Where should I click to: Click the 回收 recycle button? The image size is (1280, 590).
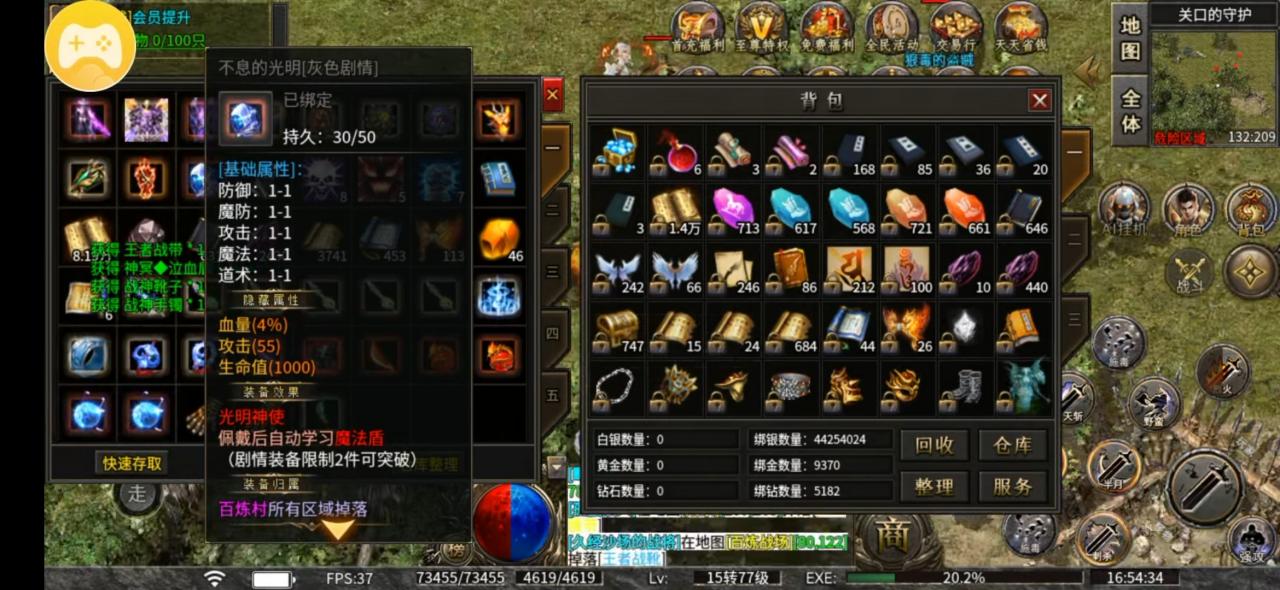(934, 445)
